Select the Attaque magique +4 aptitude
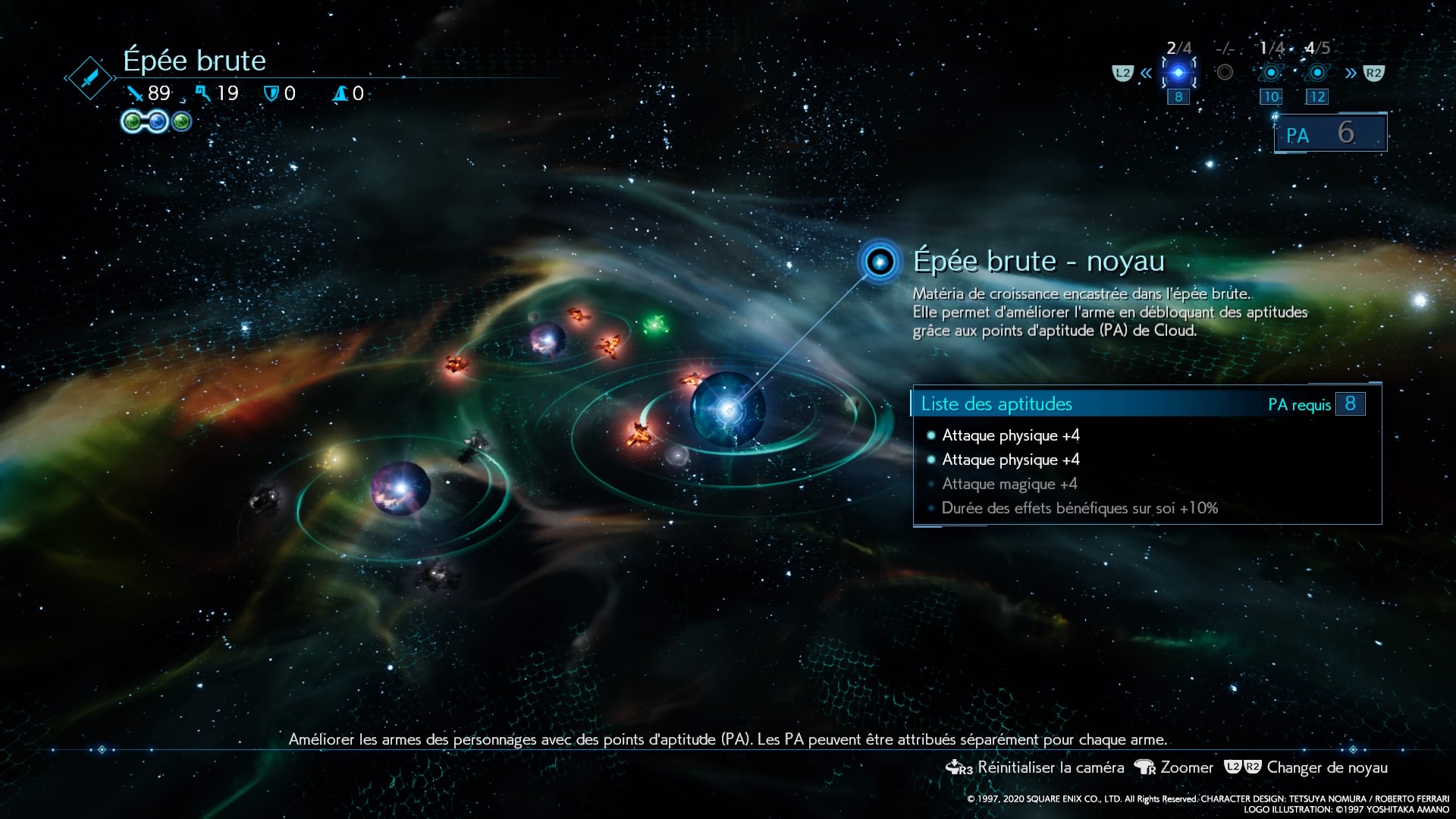This screenshot has height=819, width=1456. [1009, 484]
